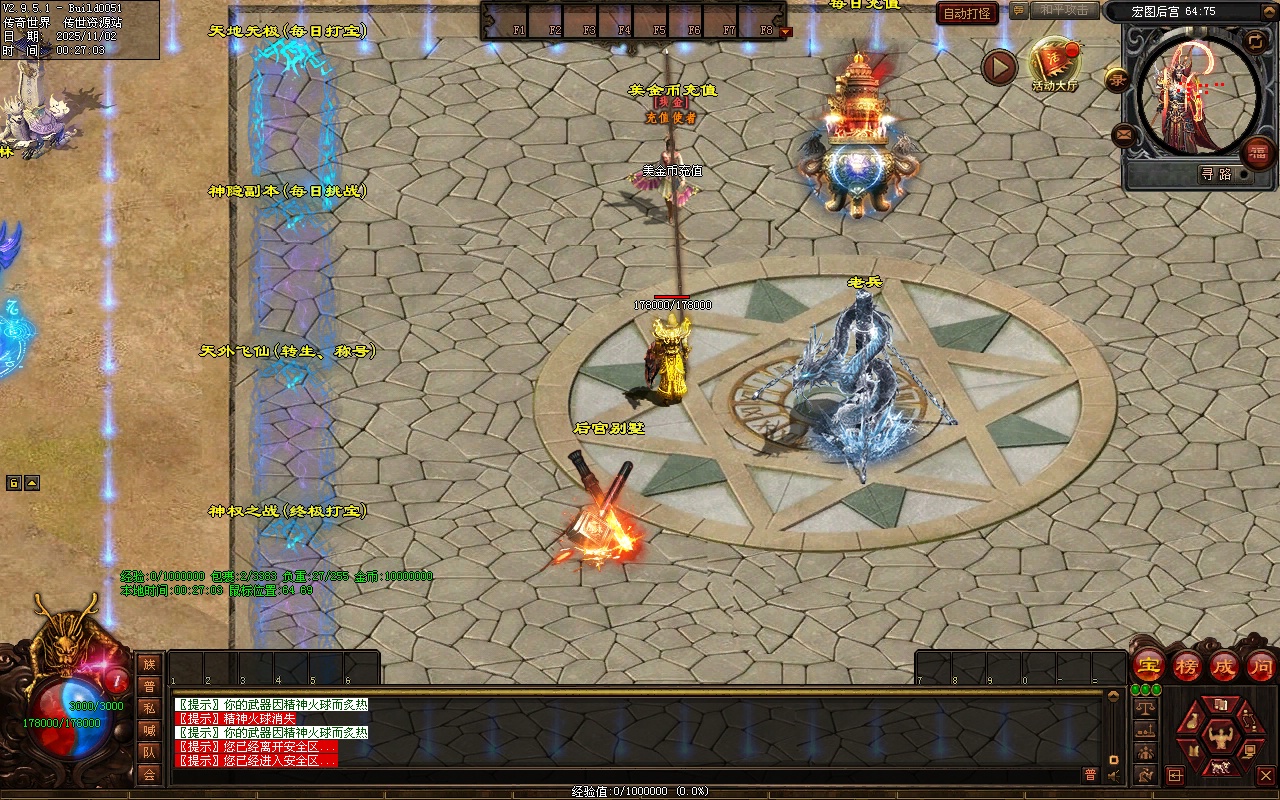
Task: Click the balance-scale trade icon
Action: 1144,708
